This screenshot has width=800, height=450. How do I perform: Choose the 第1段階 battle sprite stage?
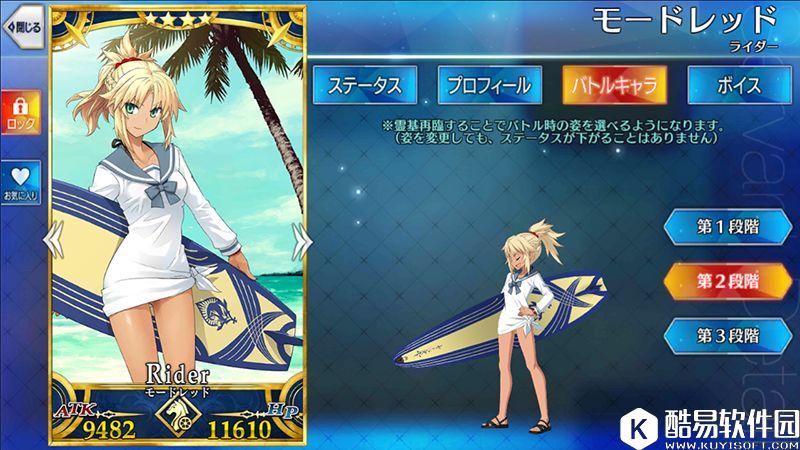(x=728, y=226)
